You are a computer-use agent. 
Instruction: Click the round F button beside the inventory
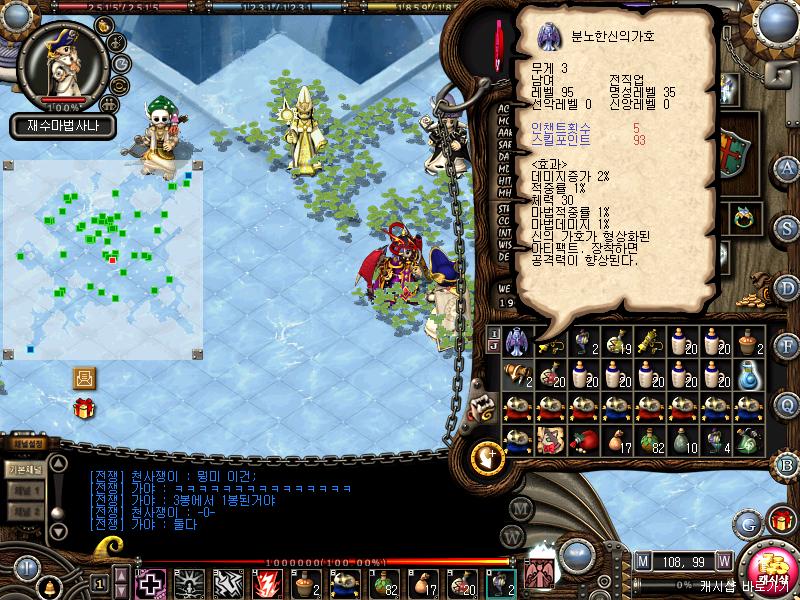(x=787, y=346)
